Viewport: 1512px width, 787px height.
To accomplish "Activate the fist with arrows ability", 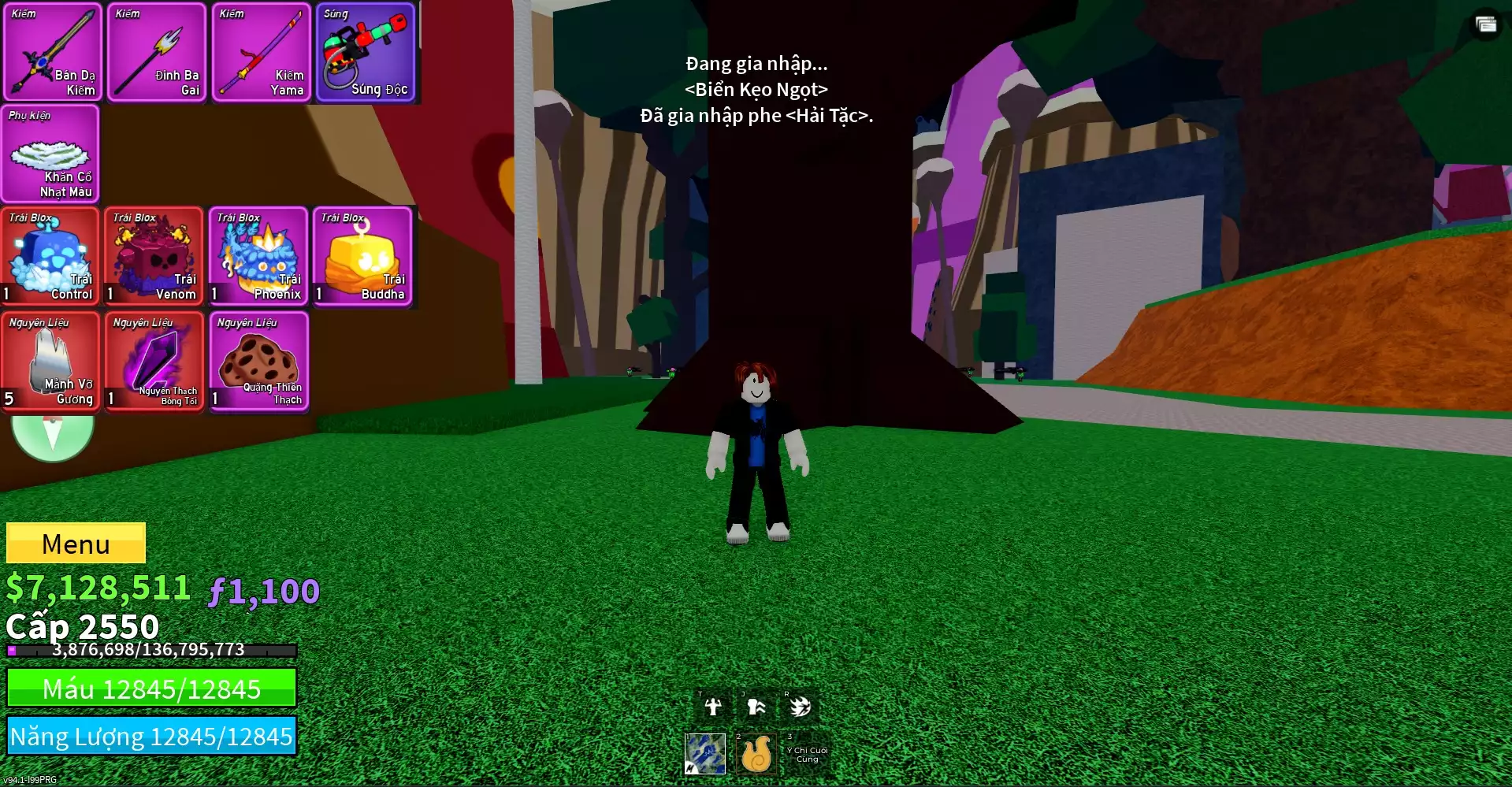I will [x=756, y=707].
